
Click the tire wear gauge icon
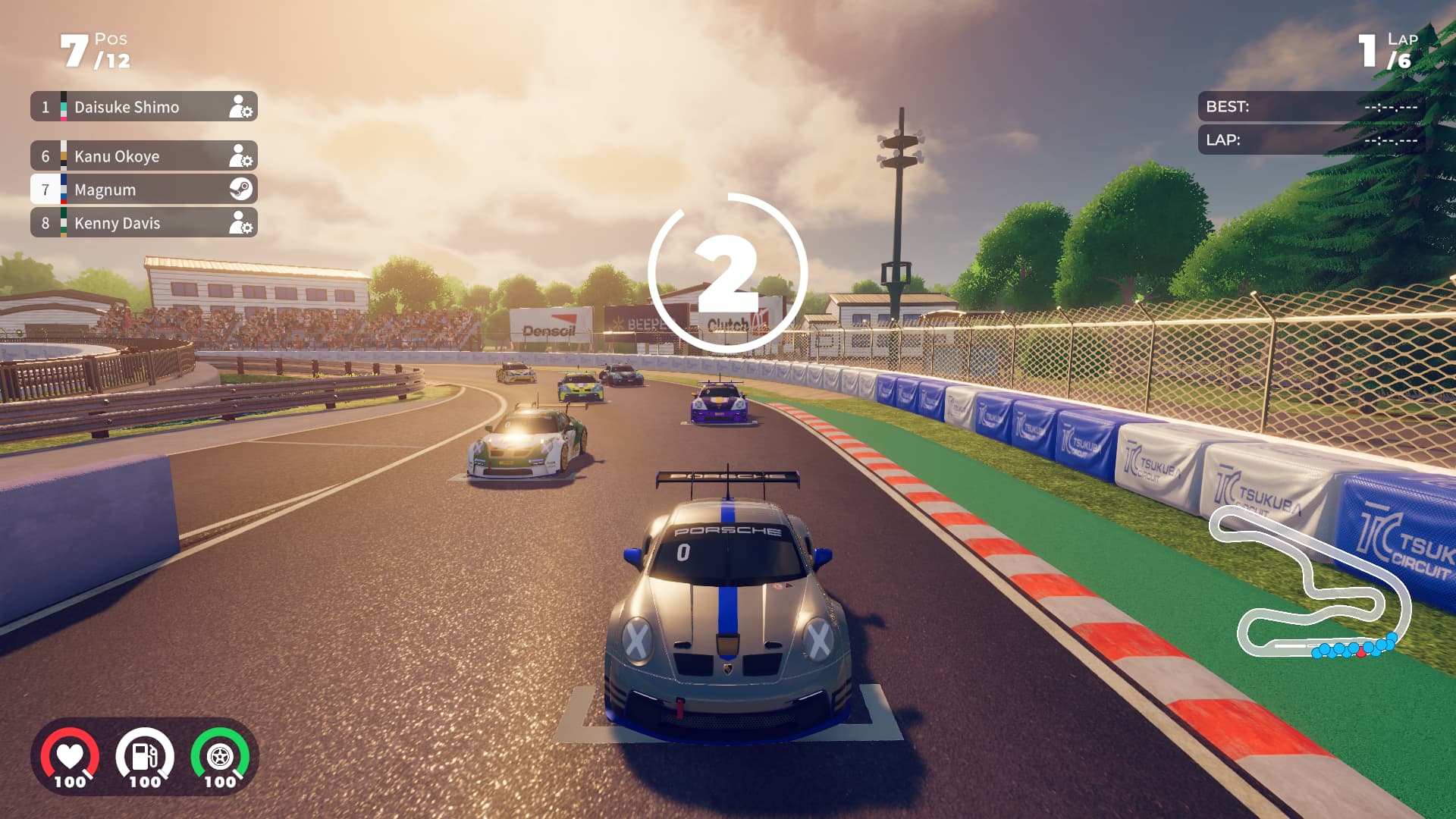pyautogui.click(x=220, y=757)
